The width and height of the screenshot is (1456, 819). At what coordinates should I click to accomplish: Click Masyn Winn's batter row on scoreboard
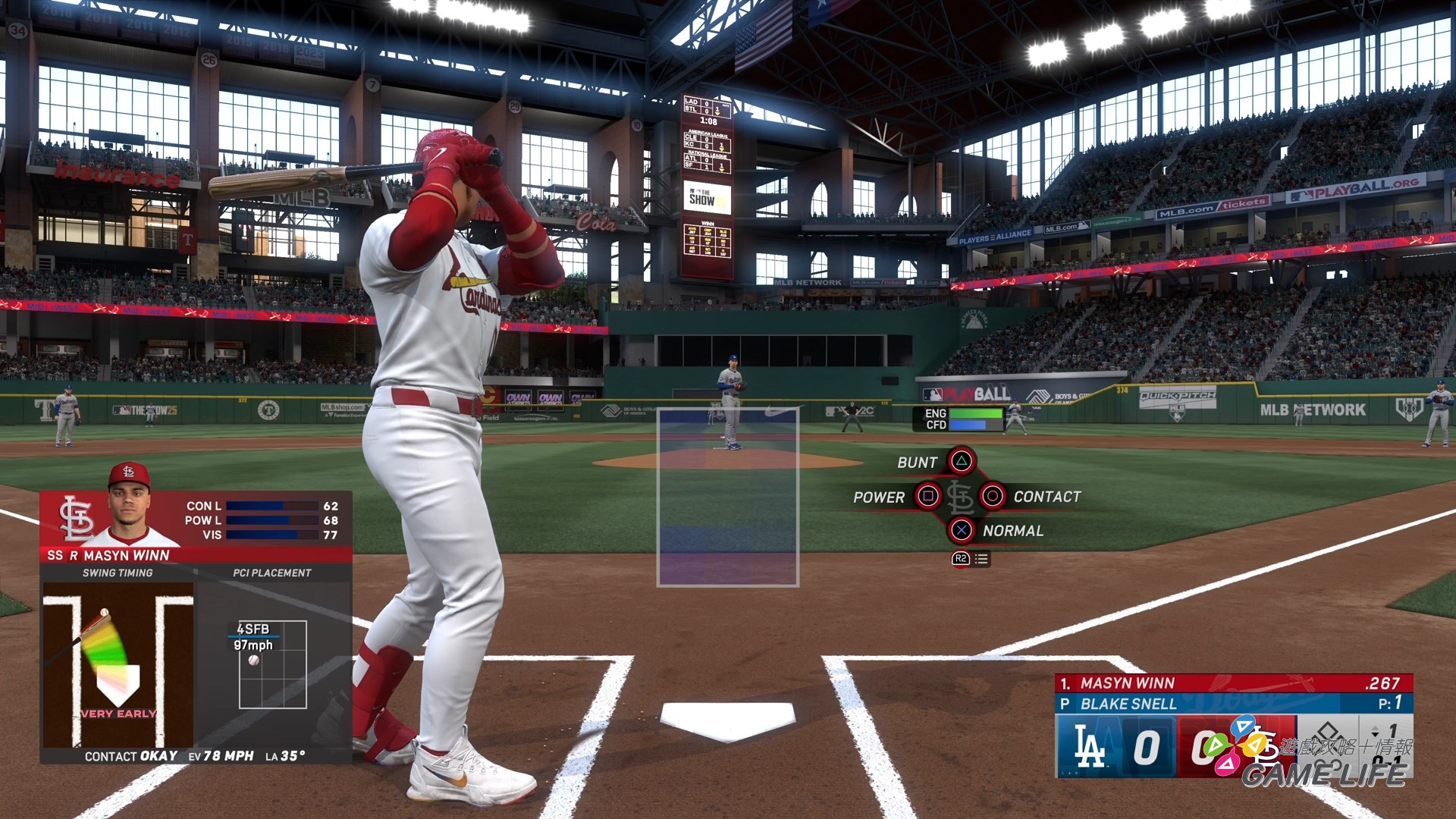1232,683
